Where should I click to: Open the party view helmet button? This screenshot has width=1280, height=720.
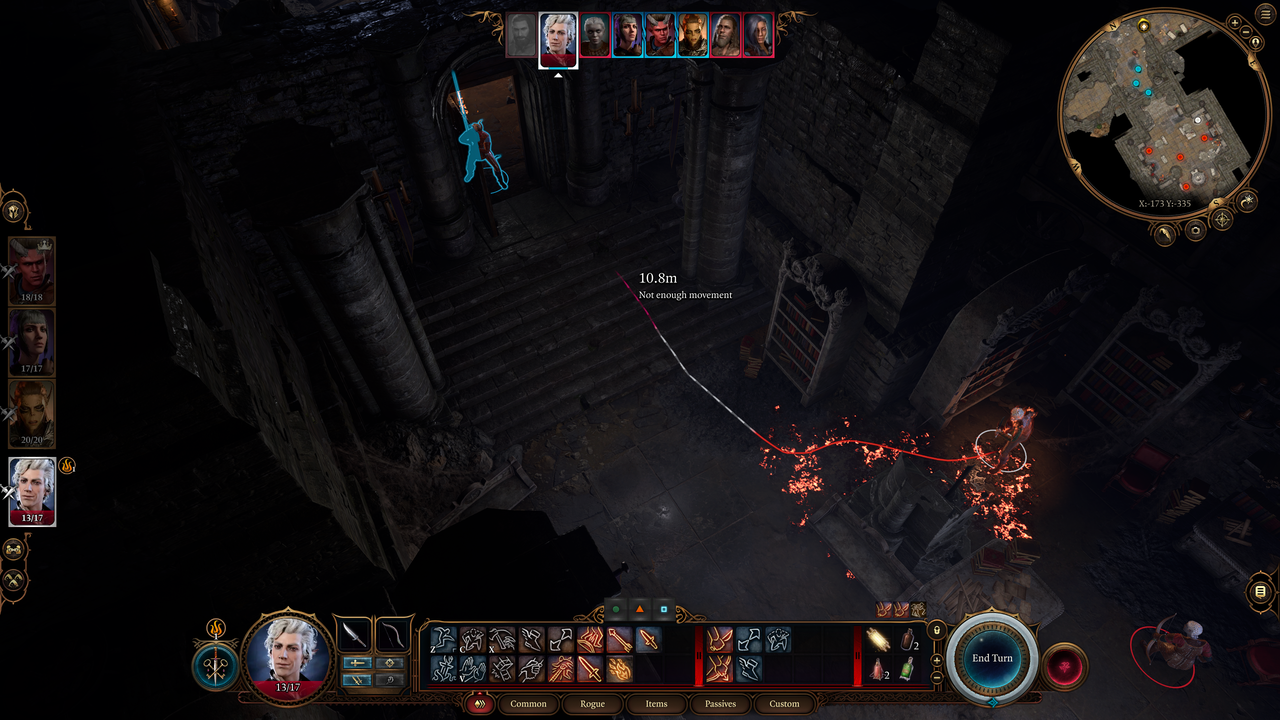click(x=13, y=211)
